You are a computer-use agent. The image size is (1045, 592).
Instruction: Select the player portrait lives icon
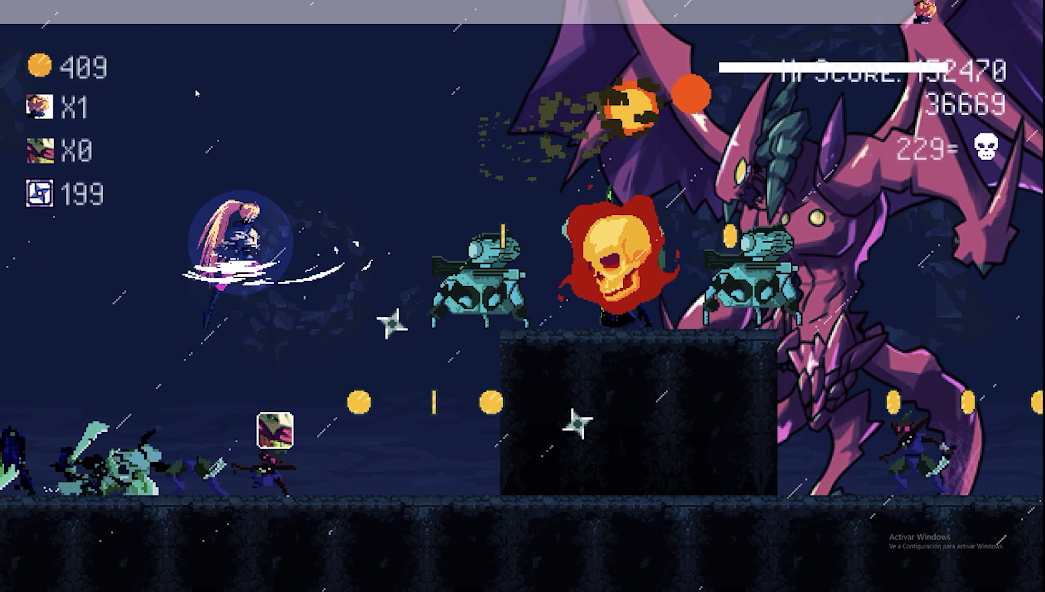[x=40, y=107]
